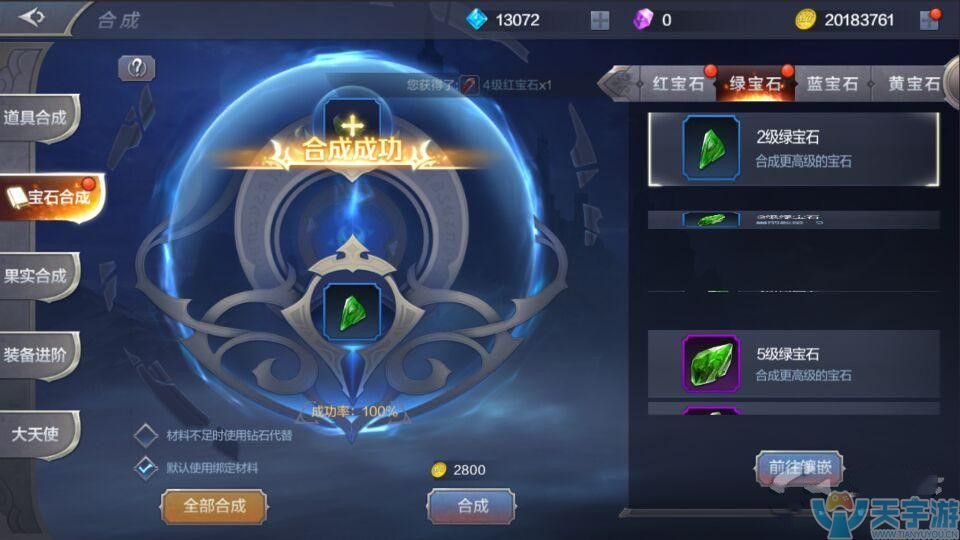The image size is (960, 540).
Task: Switch to the 黄宝石 tab
Action: (x=912, y=84)
